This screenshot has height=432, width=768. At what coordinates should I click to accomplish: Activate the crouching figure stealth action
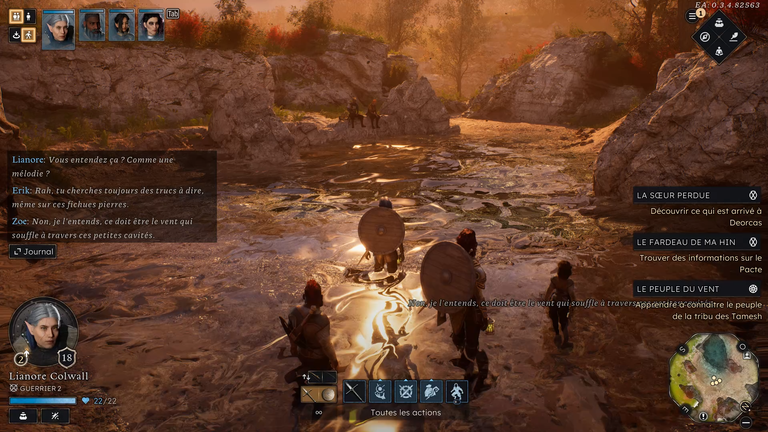(456, 391)
